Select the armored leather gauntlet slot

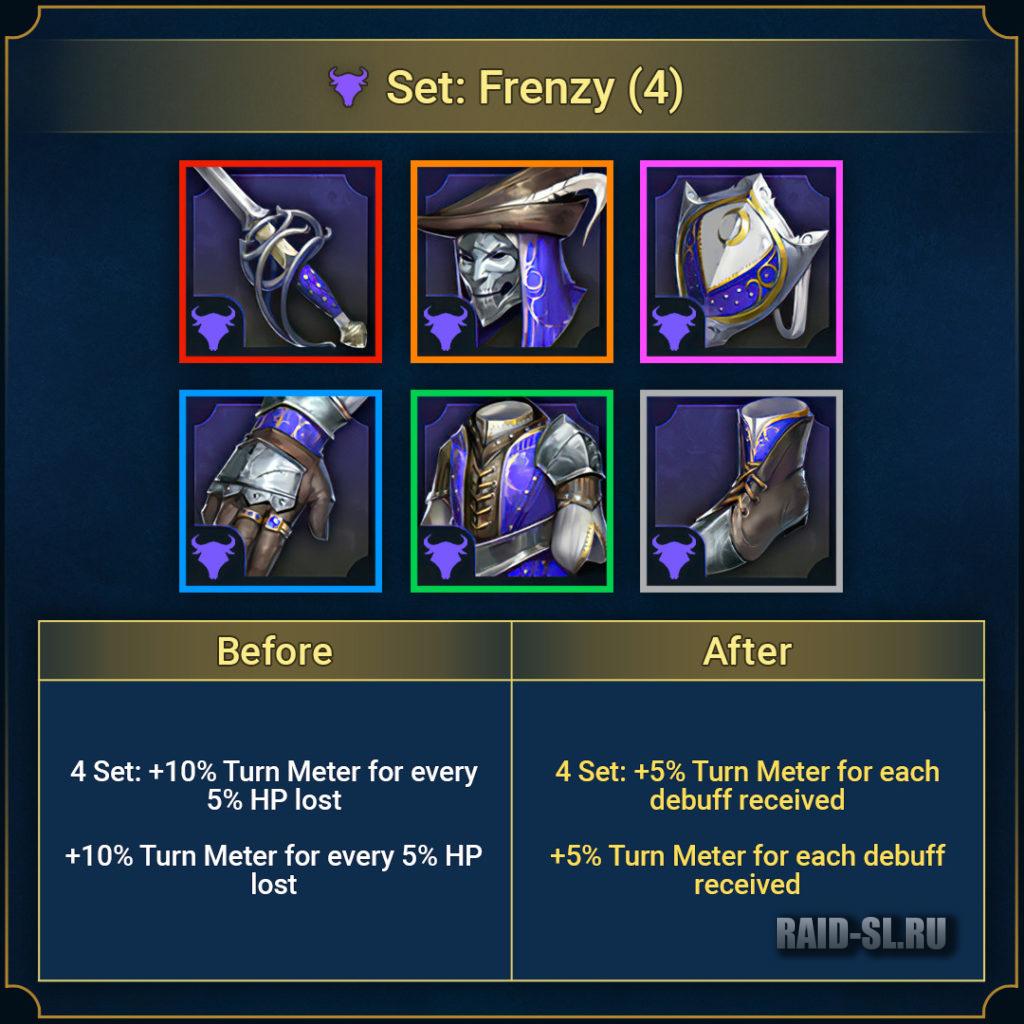(281, 491)
